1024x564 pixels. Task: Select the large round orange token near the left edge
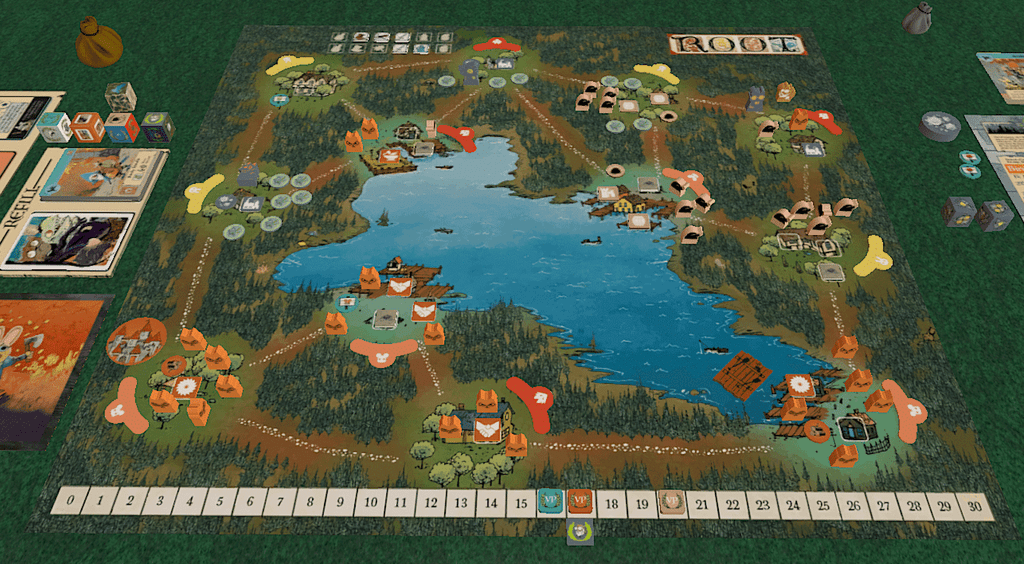click(x=137, y=341)
